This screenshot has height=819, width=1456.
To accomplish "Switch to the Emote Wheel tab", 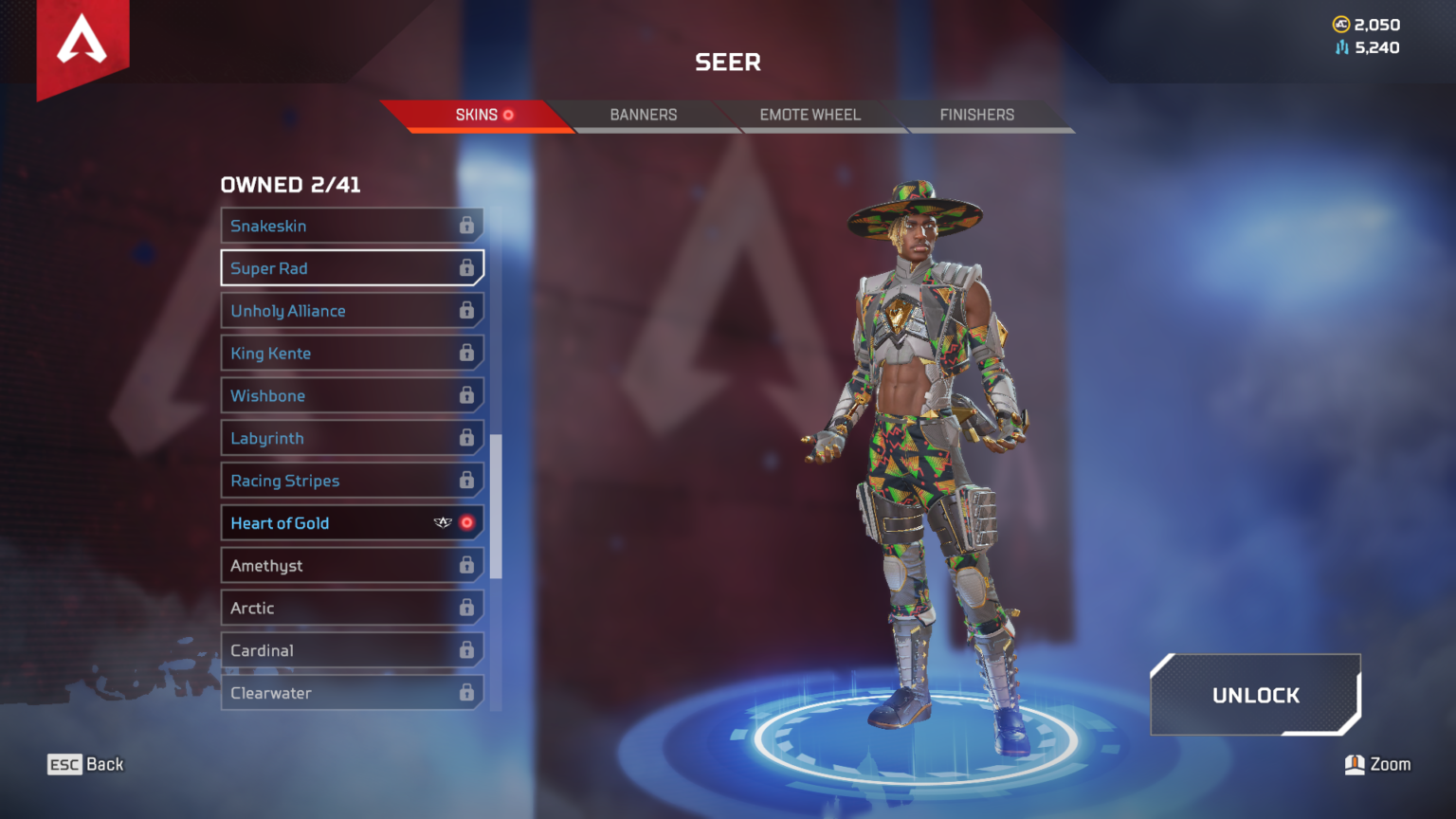I will pos(810,115).
